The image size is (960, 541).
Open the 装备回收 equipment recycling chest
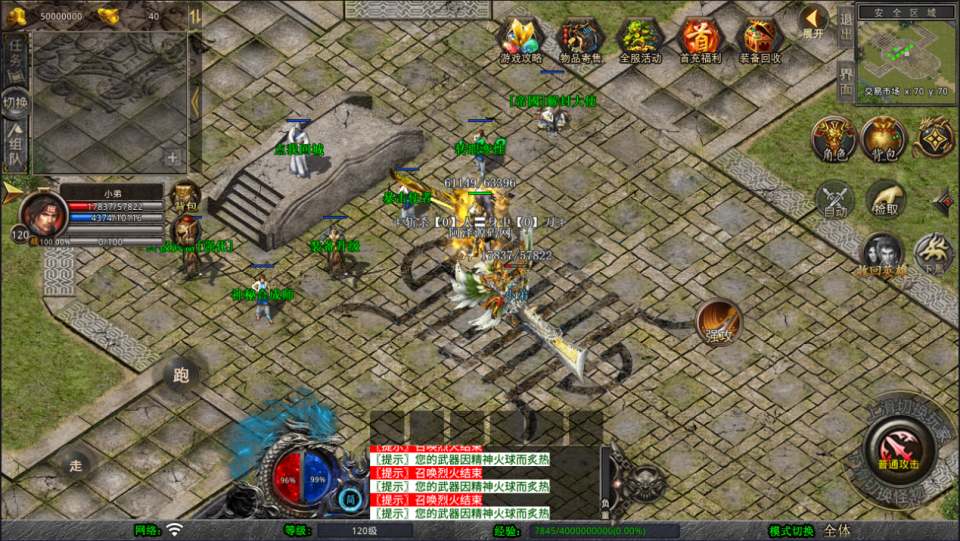point(760,40)
